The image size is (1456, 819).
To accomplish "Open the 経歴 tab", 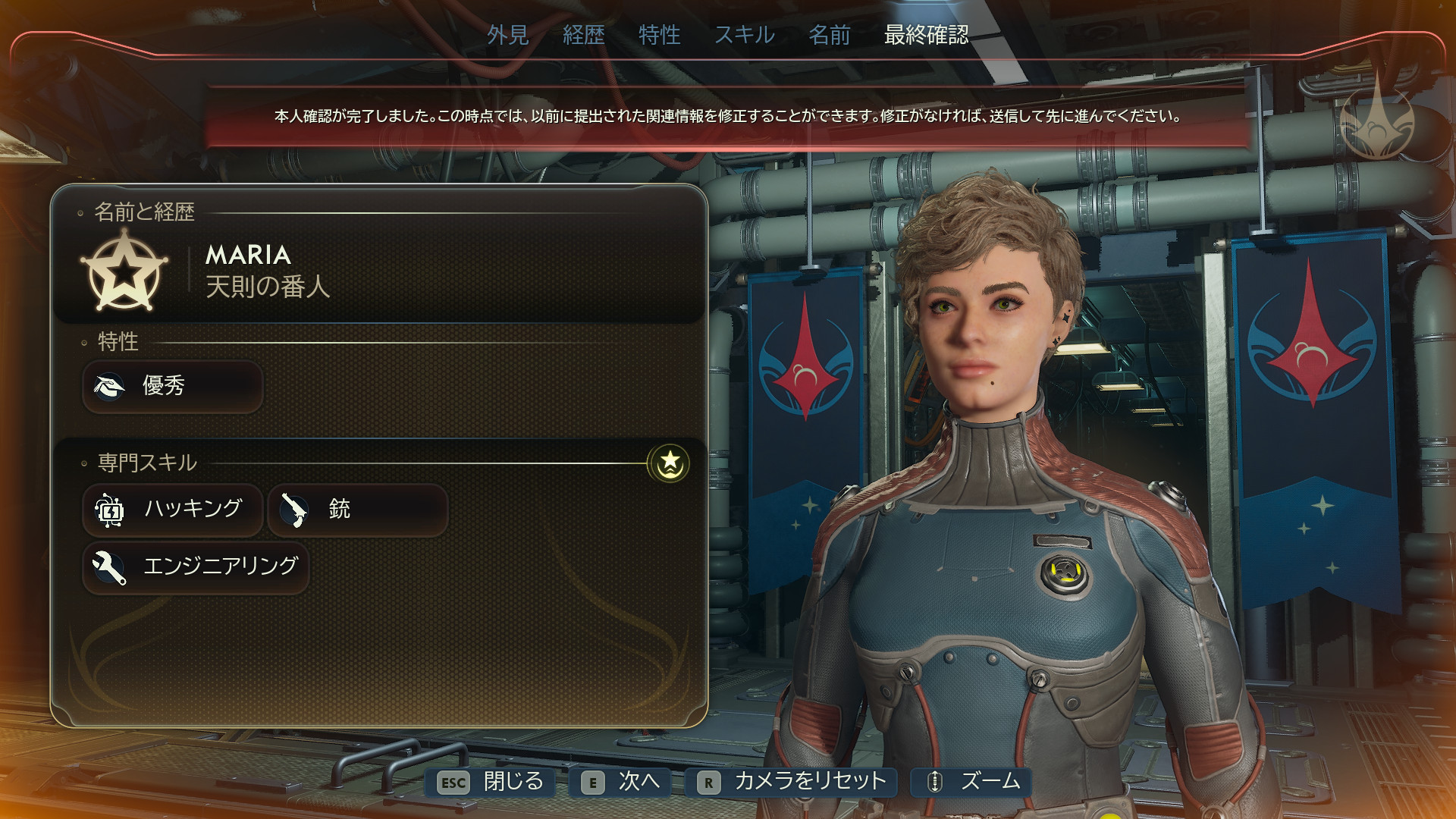I will (583, 35).
